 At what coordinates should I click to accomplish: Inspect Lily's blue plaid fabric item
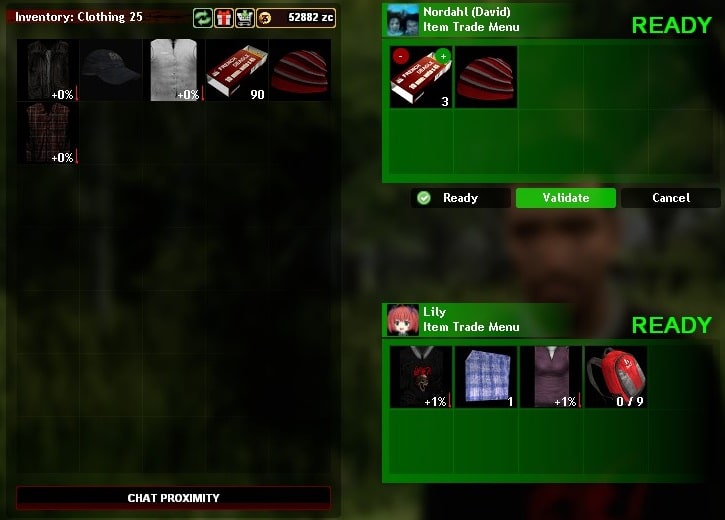(486, 377)
